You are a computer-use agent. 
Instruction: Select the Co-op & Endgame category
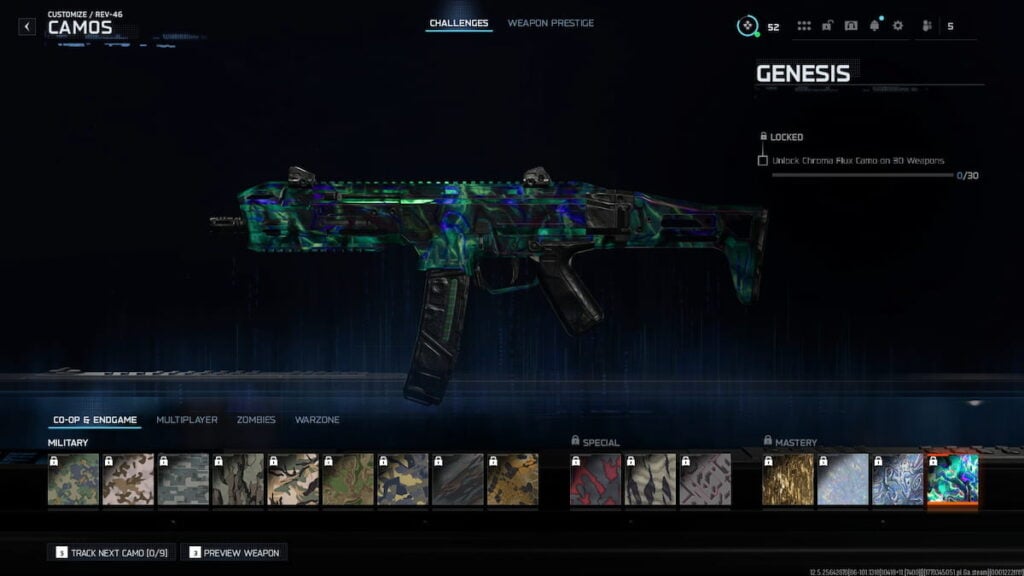(x=95, y=420)
